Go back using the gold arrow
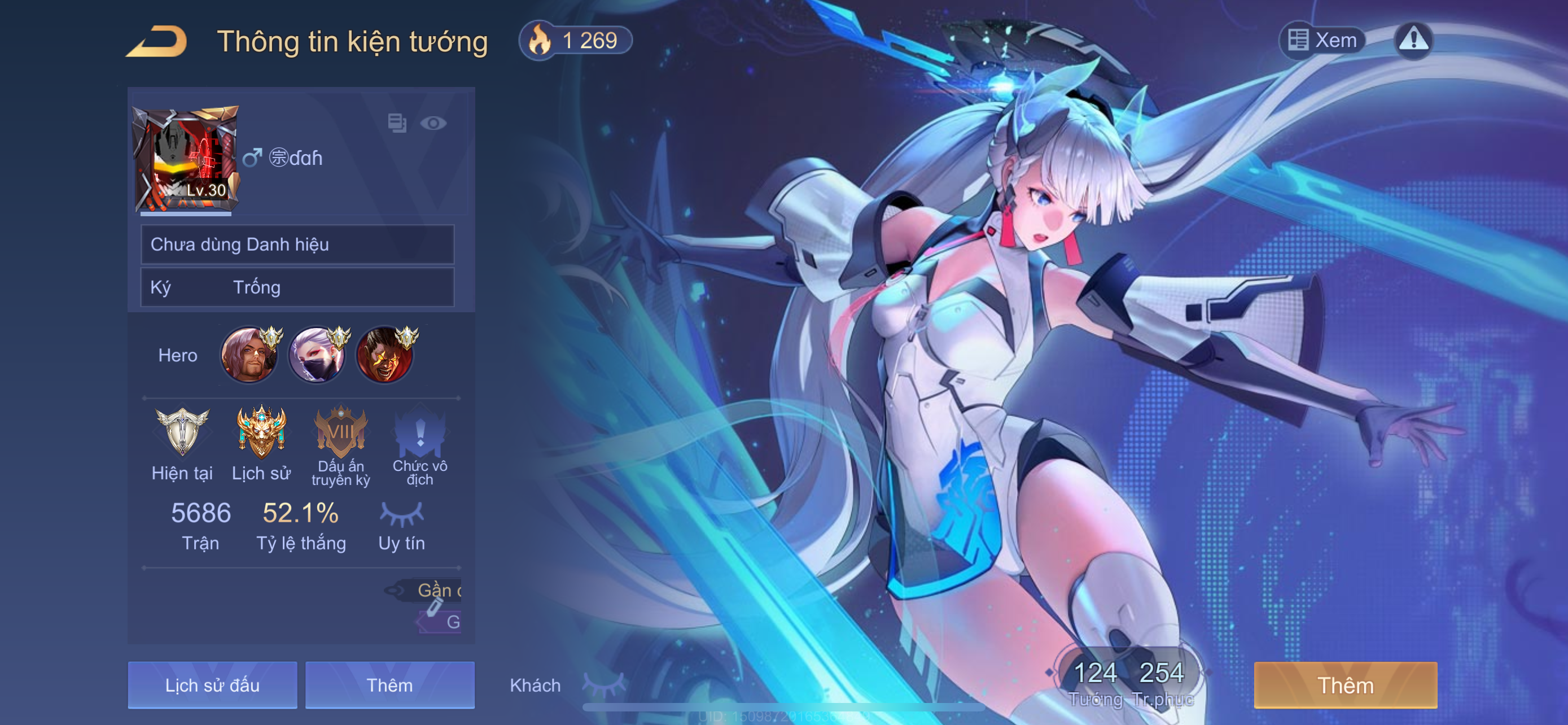 157,41
